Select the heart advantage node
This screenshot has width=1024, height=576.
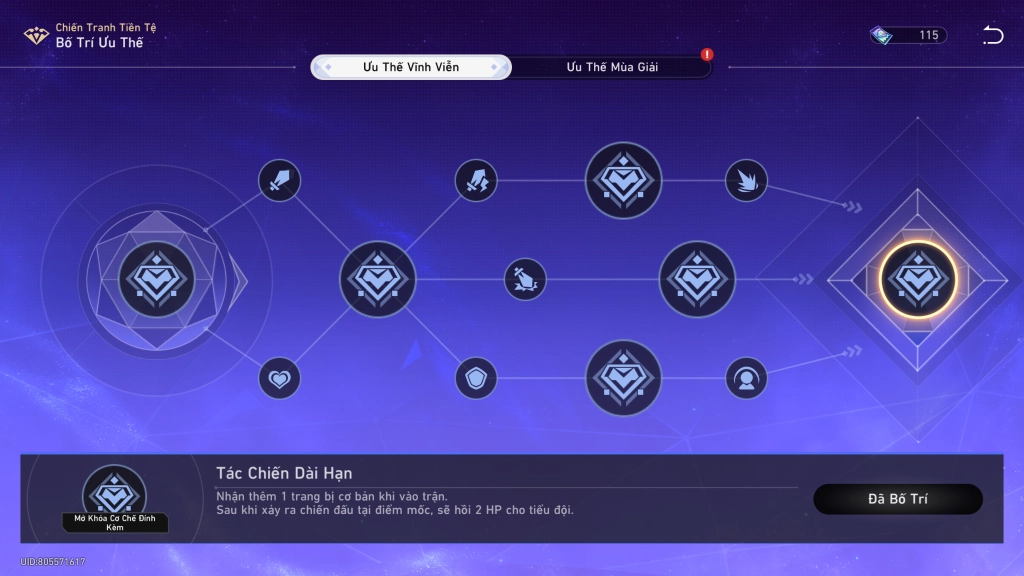point(280,378)
